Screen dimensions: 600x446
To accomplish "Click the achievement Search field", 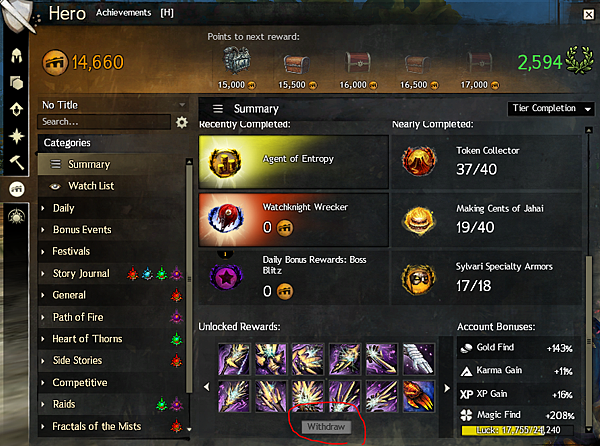I will [x=103, y=122].
